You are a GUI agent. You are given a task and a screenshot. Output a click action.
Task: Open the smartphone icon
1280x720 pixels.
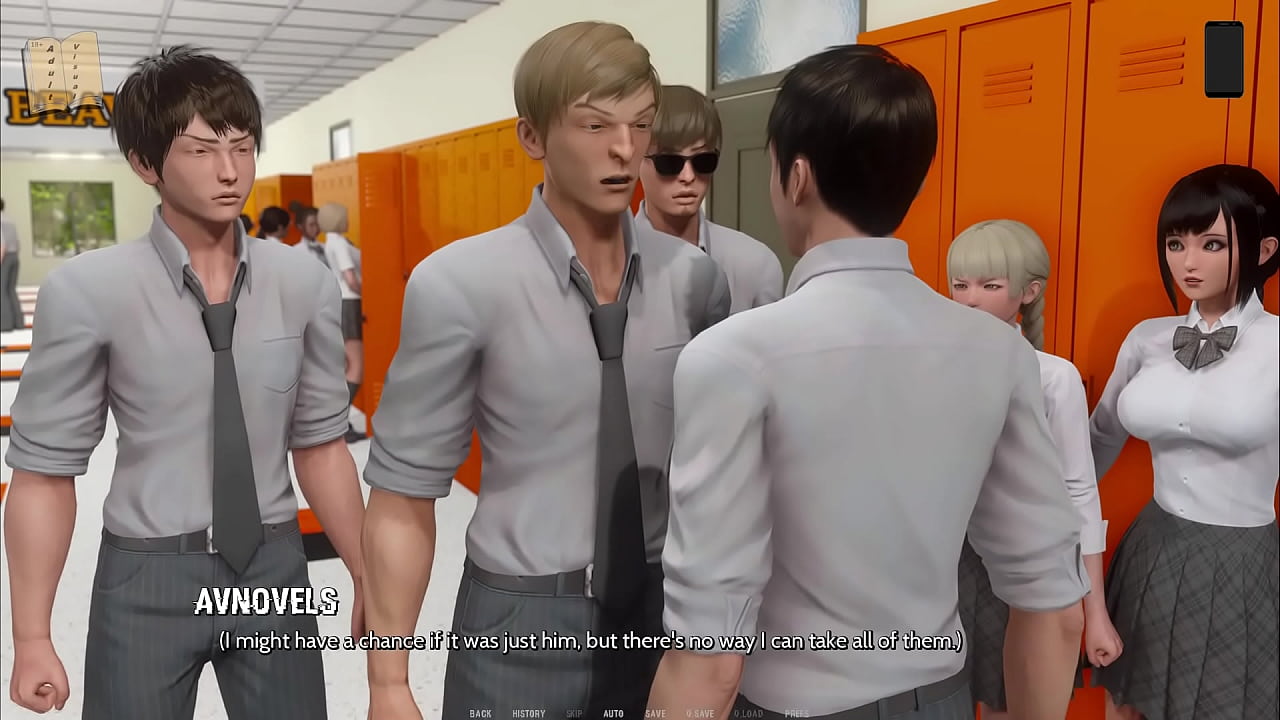tap(1223, 60)
